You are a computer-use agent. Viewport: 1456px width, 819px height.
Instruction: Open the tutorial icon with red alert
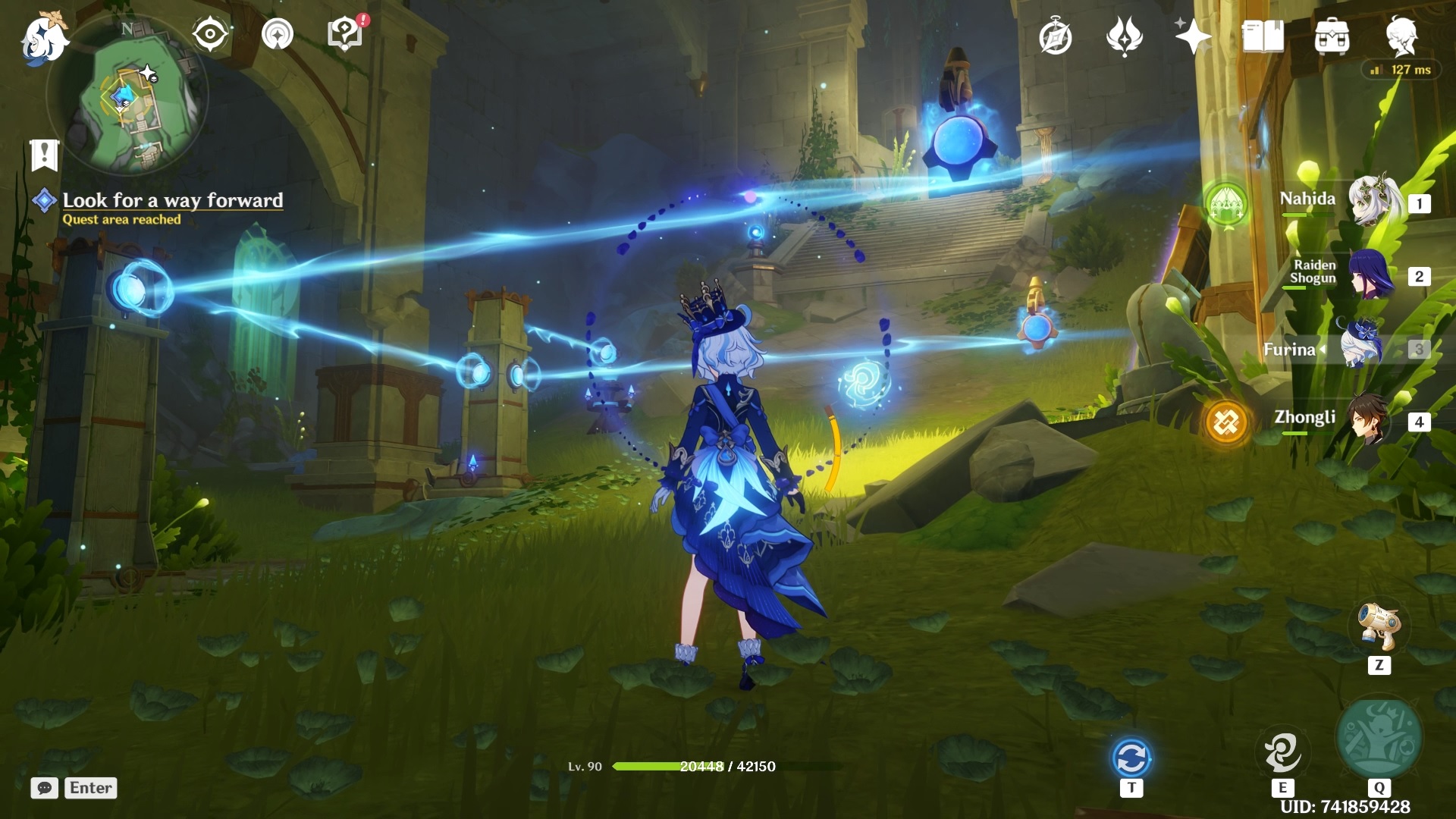tap(345, 34)
